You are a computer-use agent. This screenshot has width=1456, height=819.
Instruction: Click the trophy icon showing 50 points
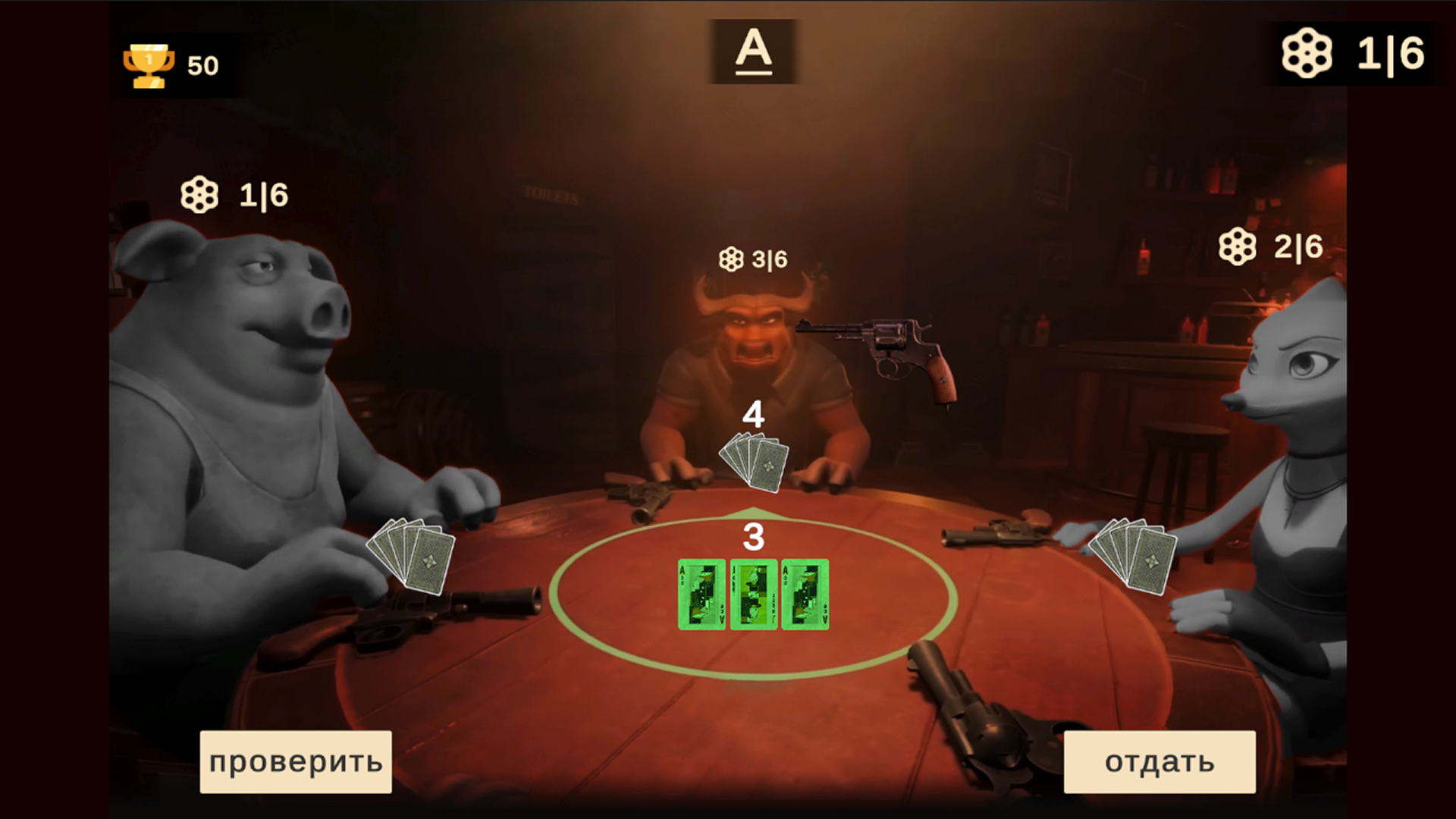149,64
